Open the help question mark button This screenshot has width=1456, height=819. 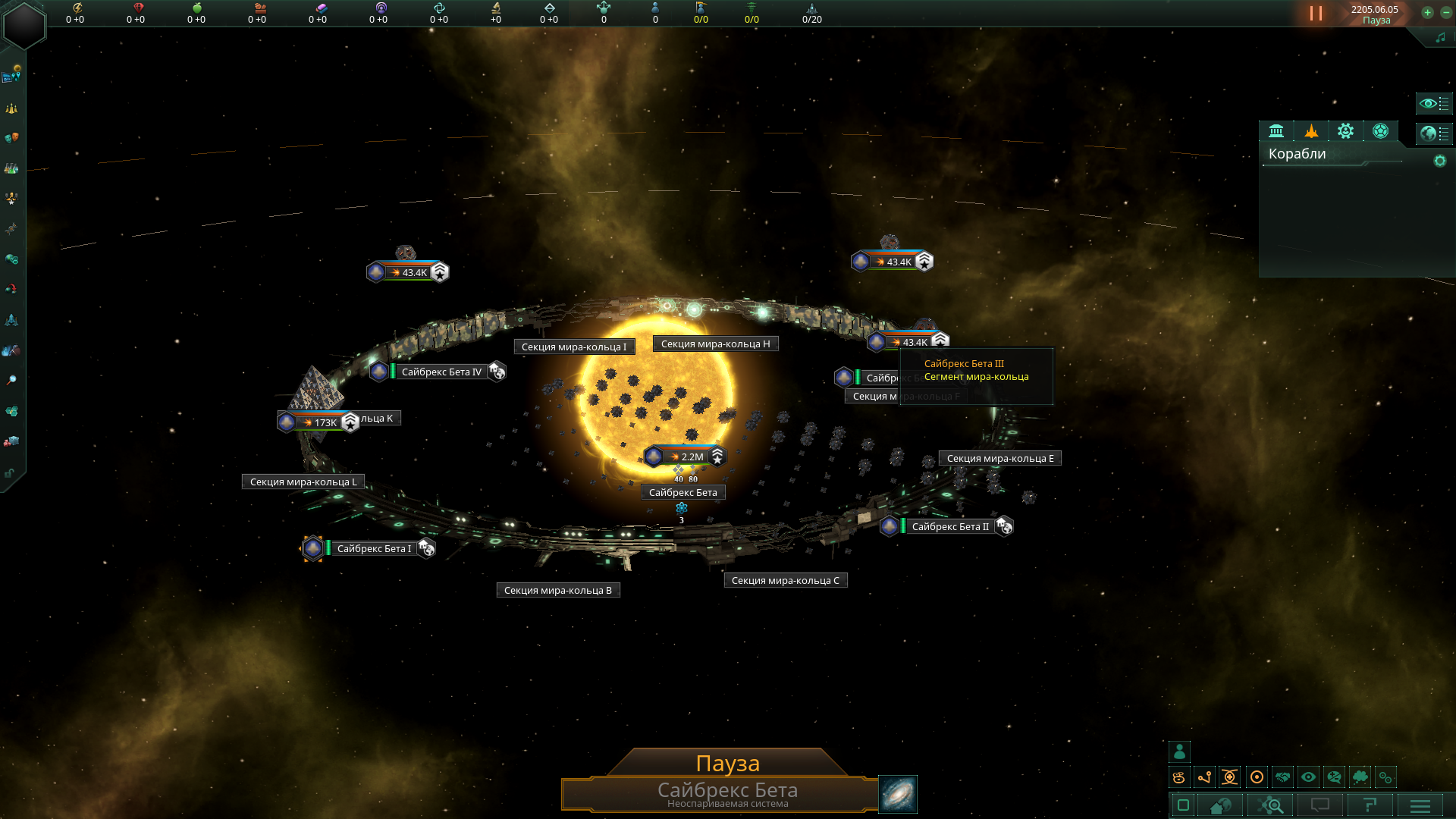[1370, 805]
